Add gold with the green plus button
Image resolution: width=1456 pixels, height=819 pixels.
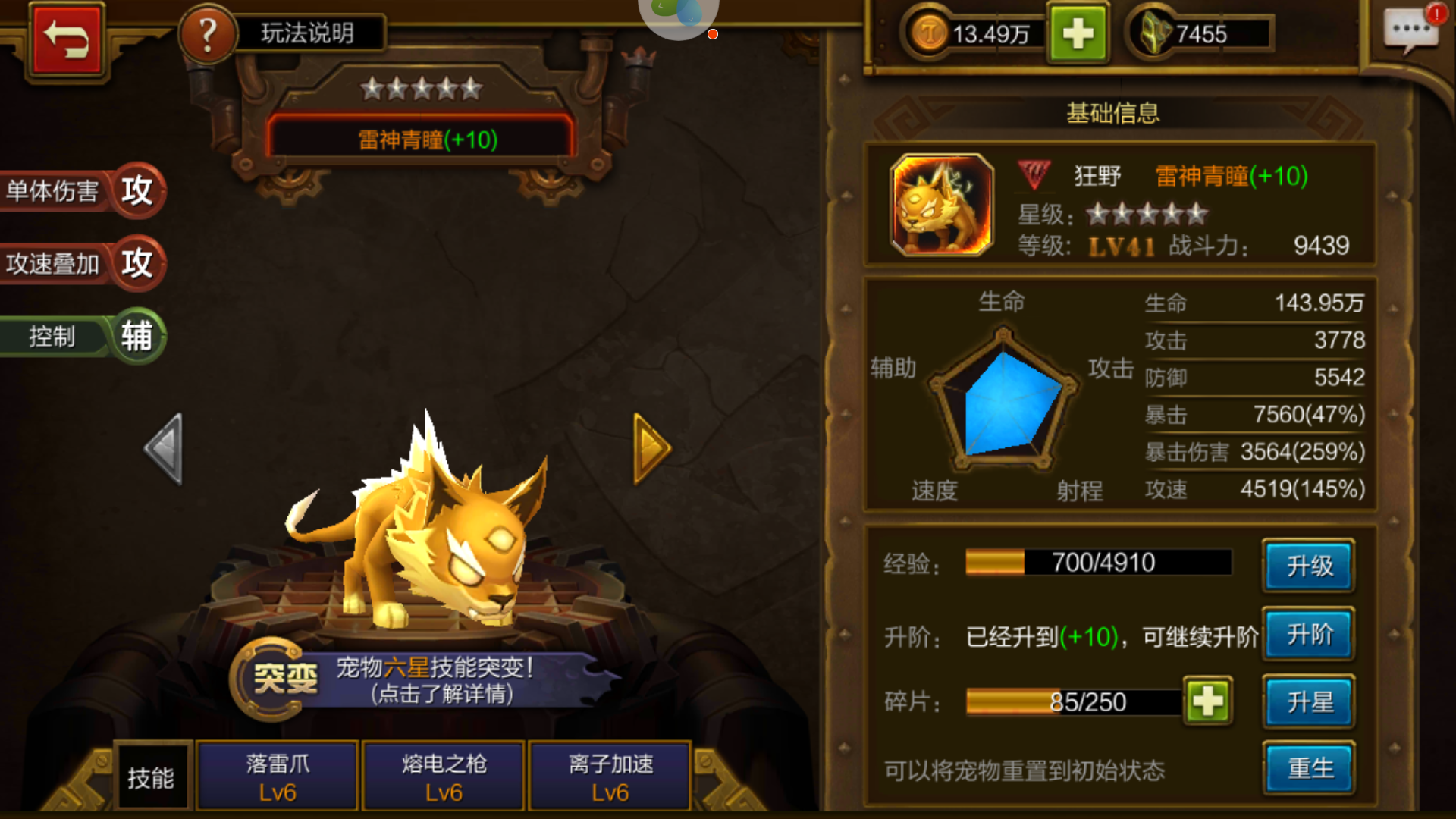(1078, 34)
